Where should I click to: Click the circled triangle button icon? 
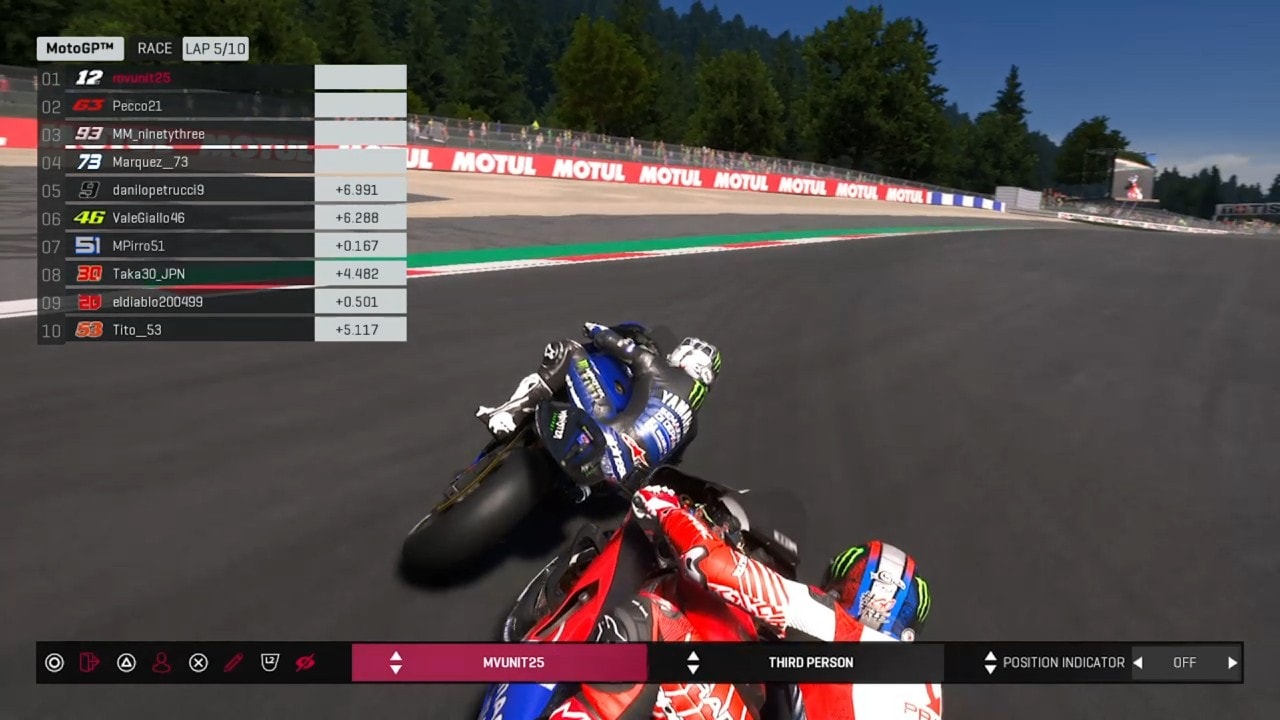pos(126,662)
